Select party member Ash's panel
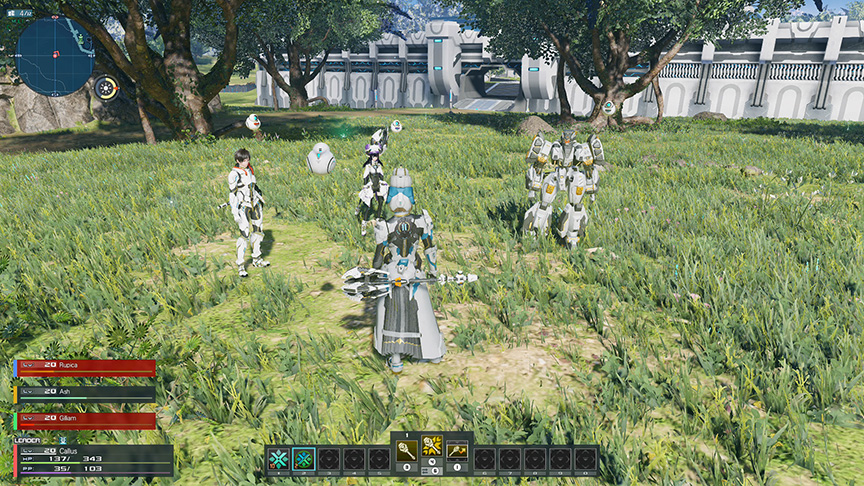The image size is (864, 486). point(86,393)
